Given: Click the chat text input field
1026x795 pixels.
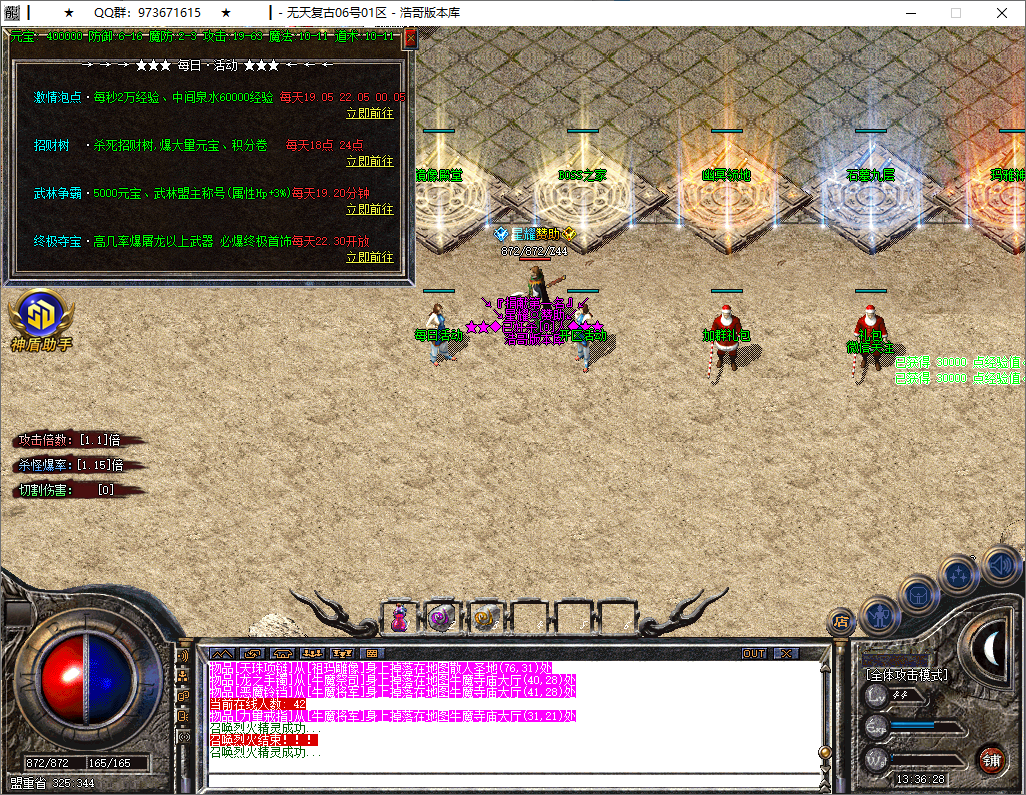Looking at the screenshot, I should coord(510,781).
